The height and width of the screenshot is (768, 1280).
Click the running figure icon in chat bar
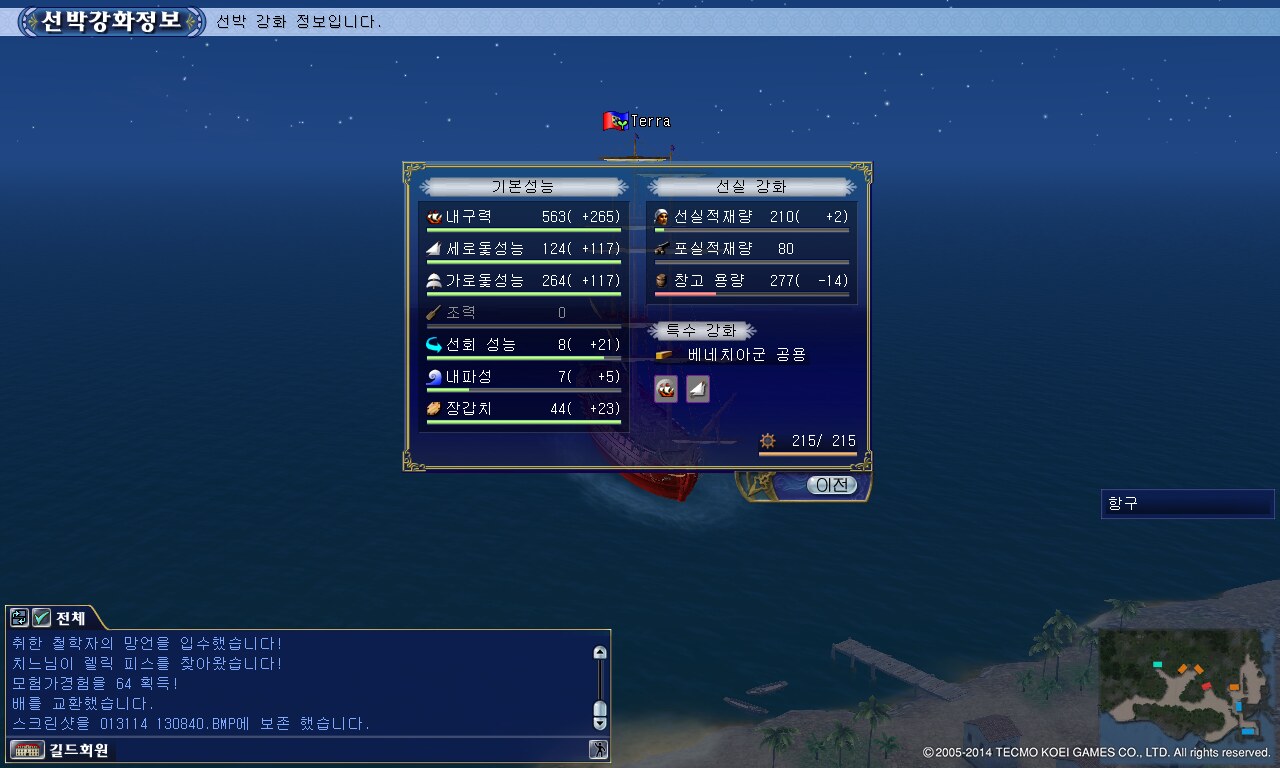[598, 750]
